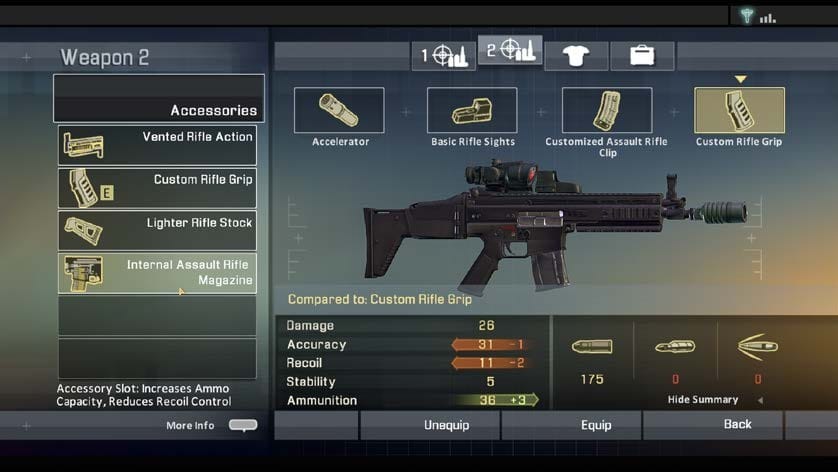The image size is (838, 472).
Task: Select the Vented Rifle Action accessory
Action: coord(157,146)
